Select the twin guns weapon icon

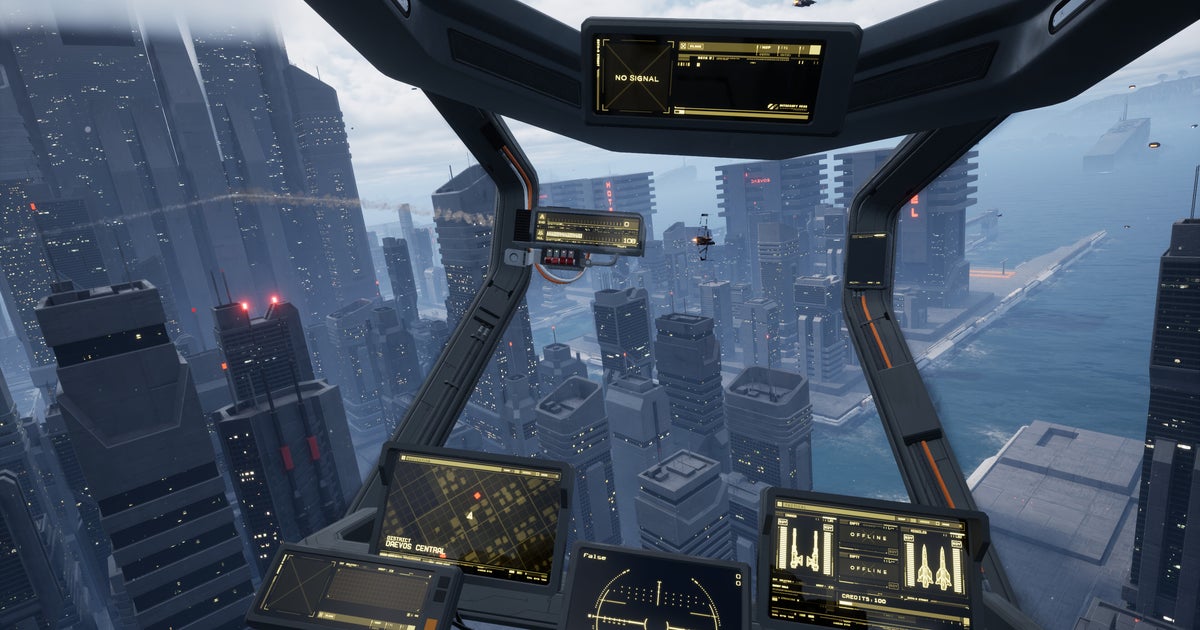pyautogui.click(x=804, y=548)
